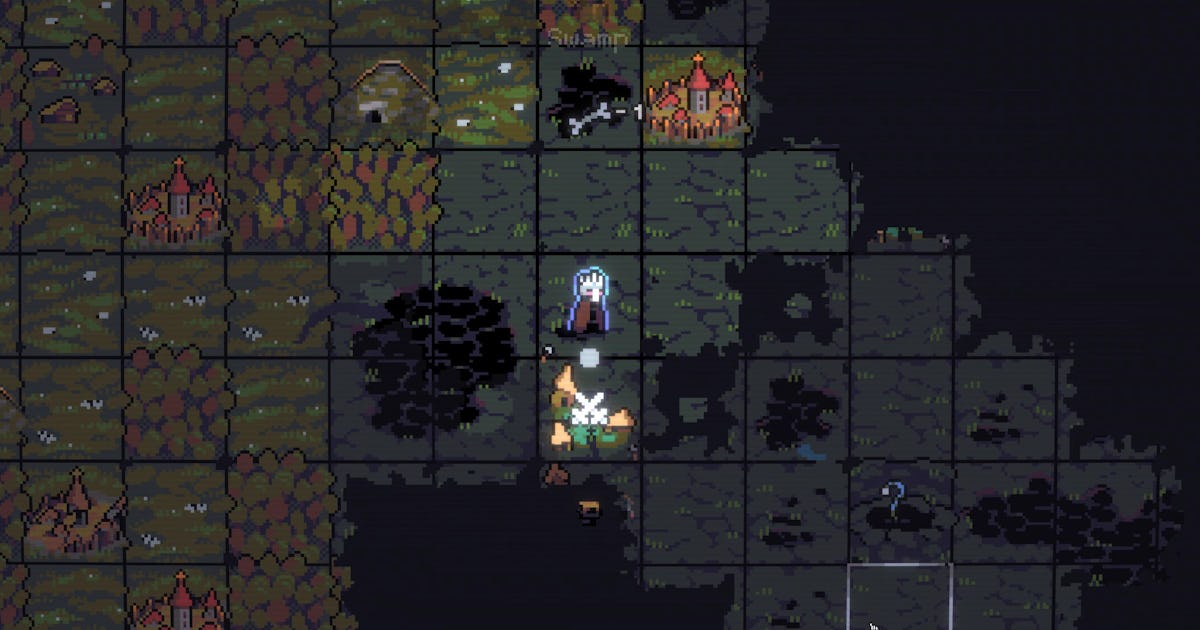The height and width of the screenshot is (630, 1200).
Task: Choose the stone cave hut tile
Action: tap(383, 97)
